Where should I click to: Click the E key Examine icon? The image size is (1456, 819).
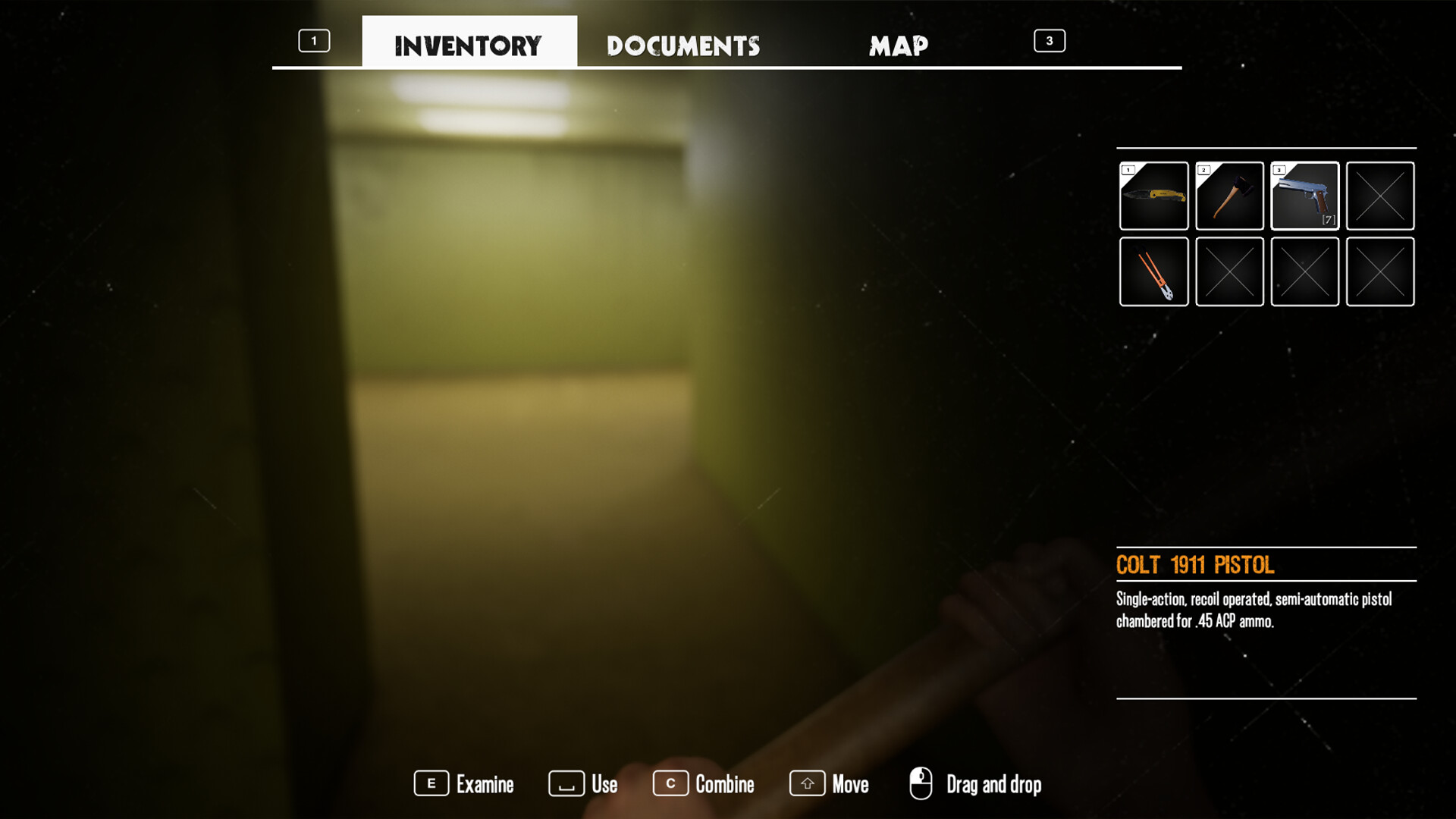coord(431,784)
